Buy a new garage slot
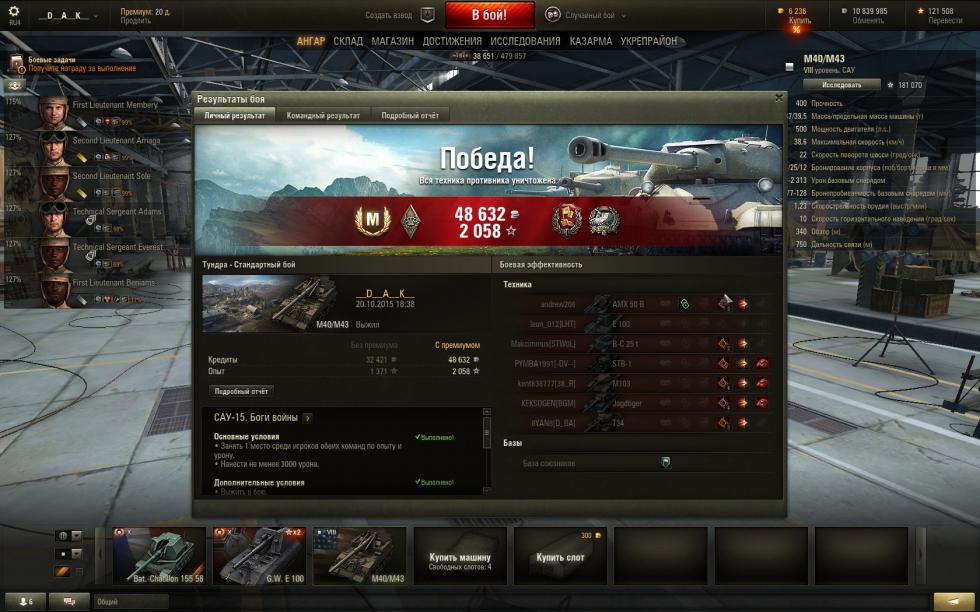This screenshot has width=980, height=612. coord(560,556)
